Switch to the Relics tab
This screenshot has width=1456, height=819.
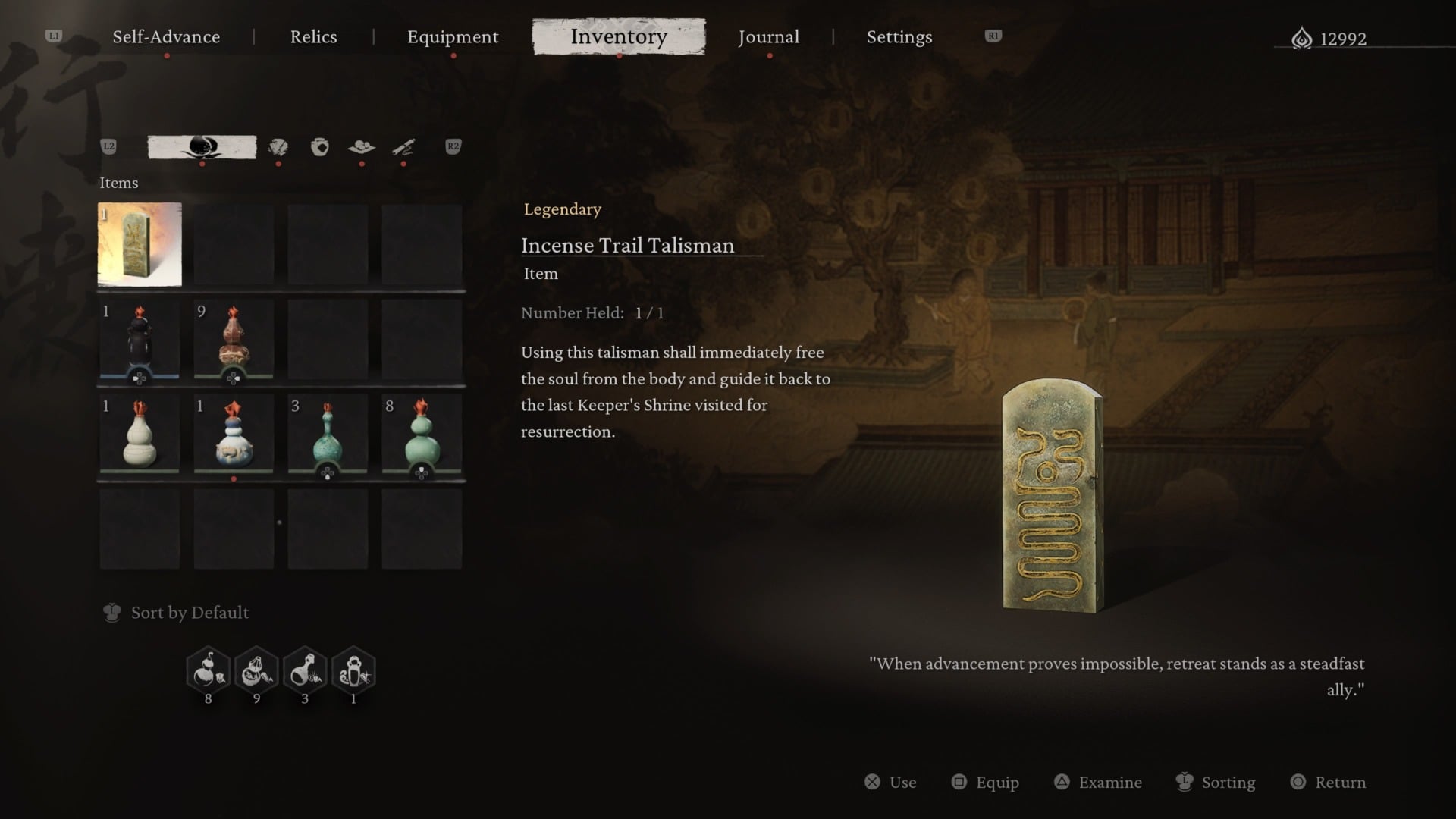313,36
